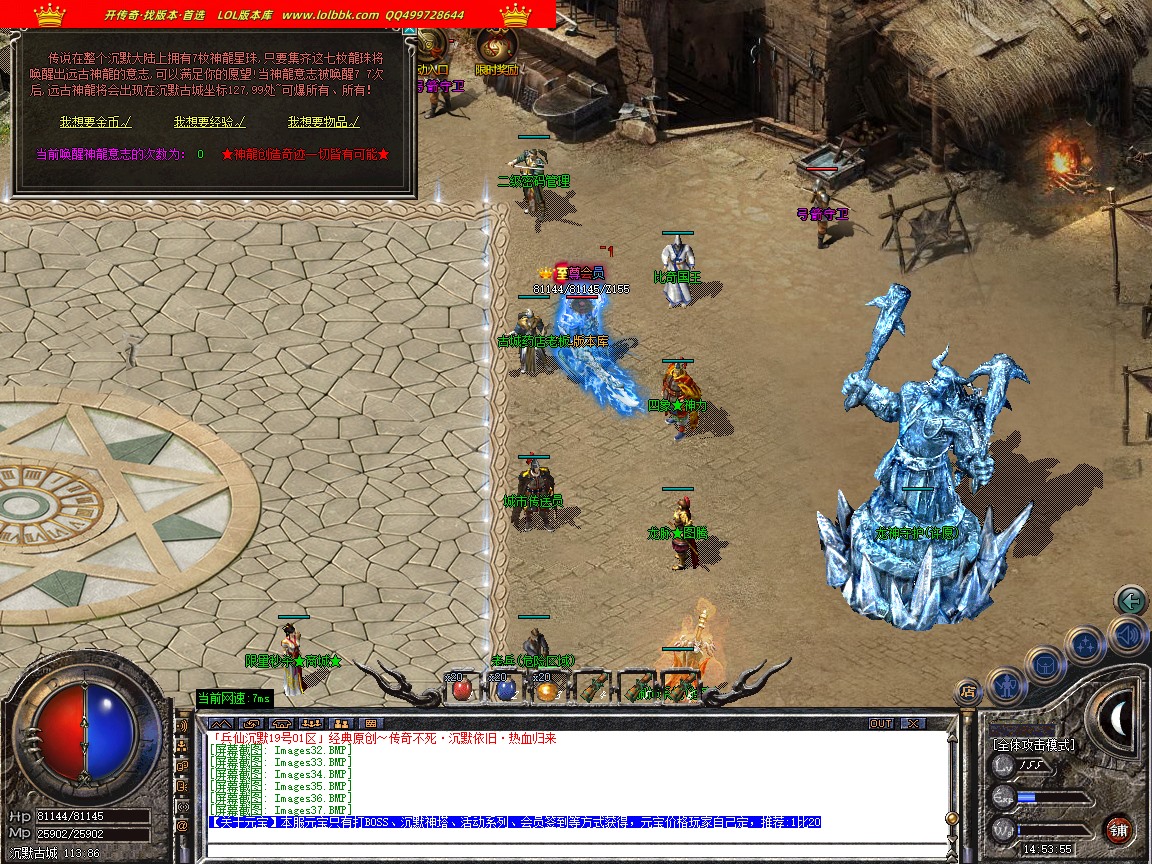Click the green back arrow button
Image resolution: width=1152 pixels, height=864 pixels.
1131,600
